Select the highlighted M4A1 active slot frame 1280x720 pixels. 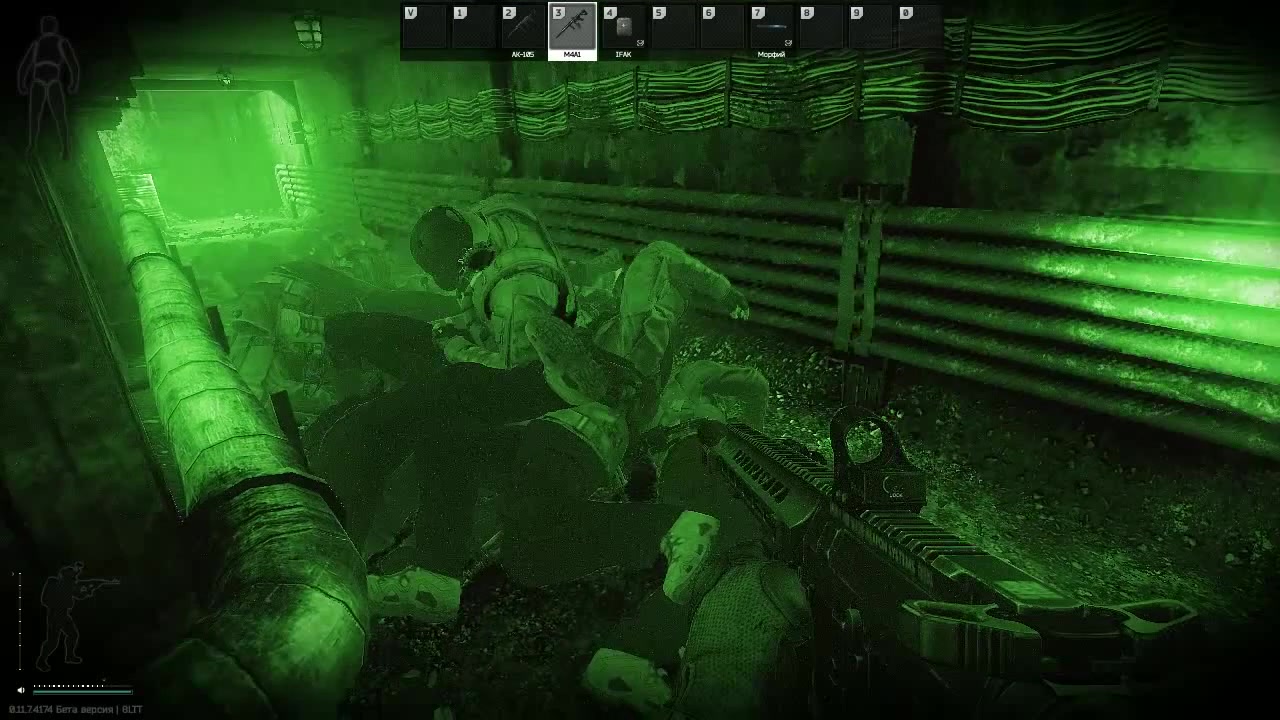573,27
